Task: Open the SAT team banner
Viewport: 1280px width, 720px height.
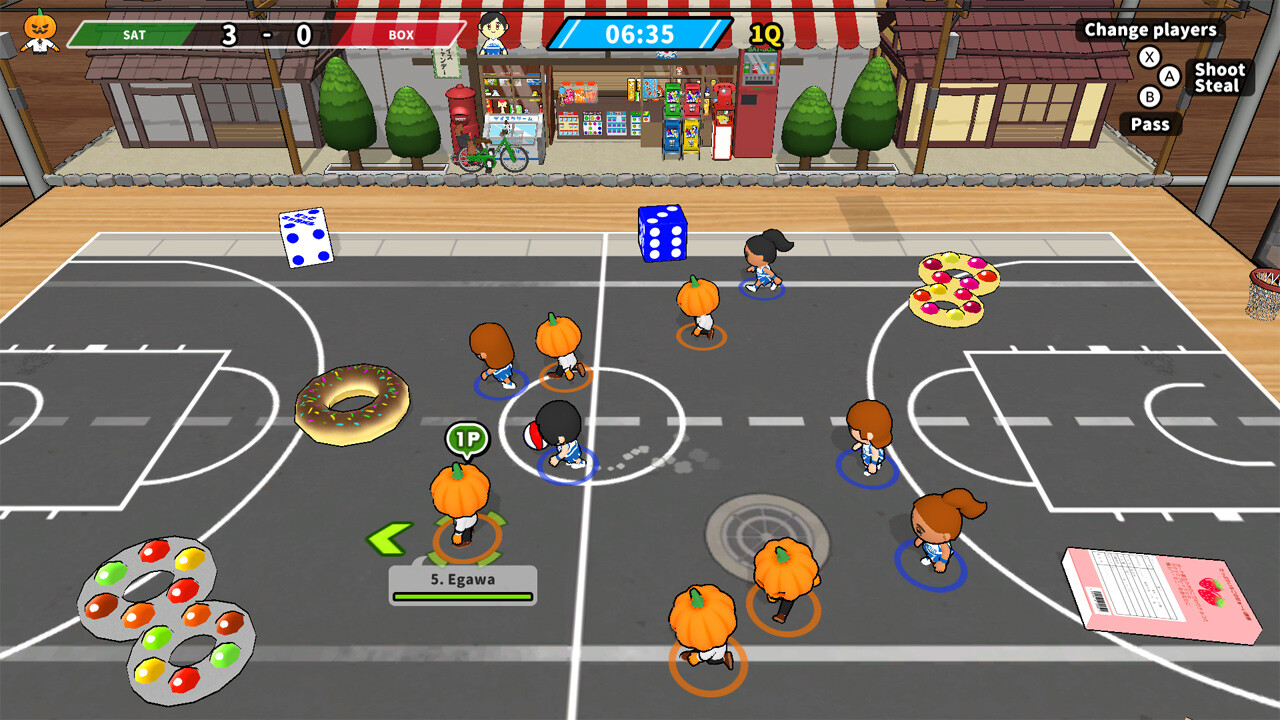Action: (x=133, y=34)
